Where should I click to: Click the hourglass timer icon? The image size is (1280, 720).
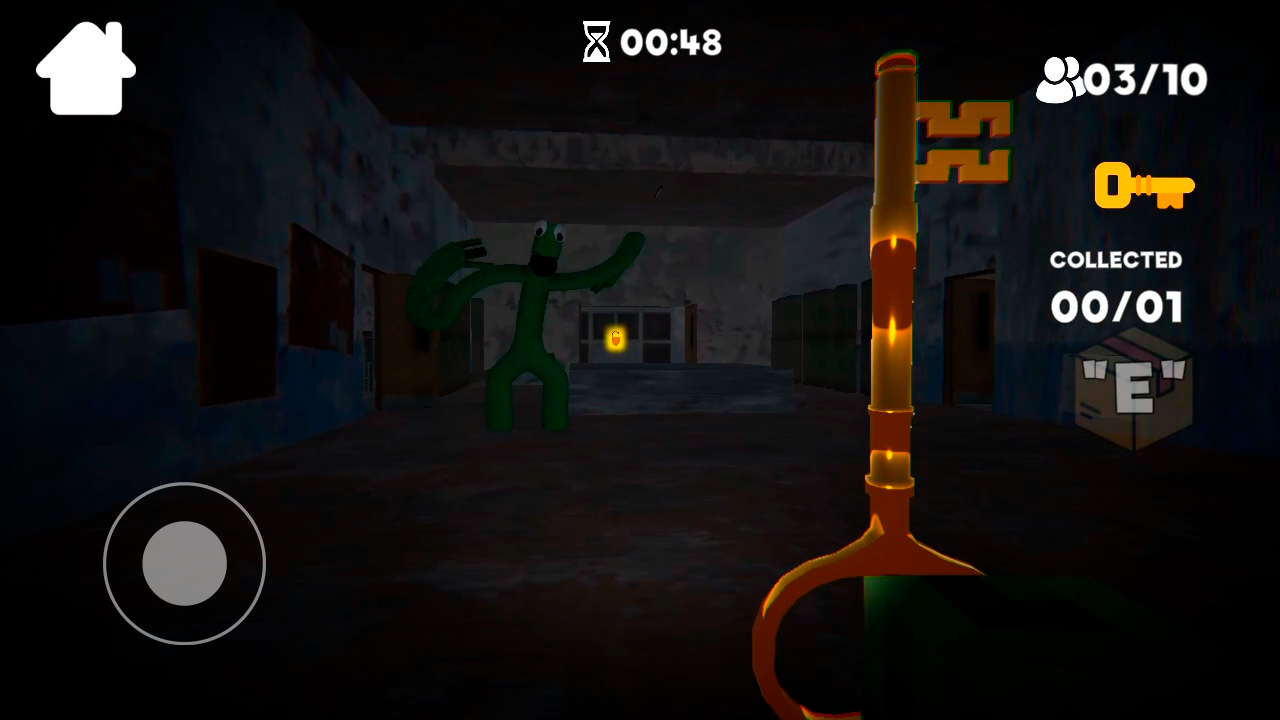point(595,42)
